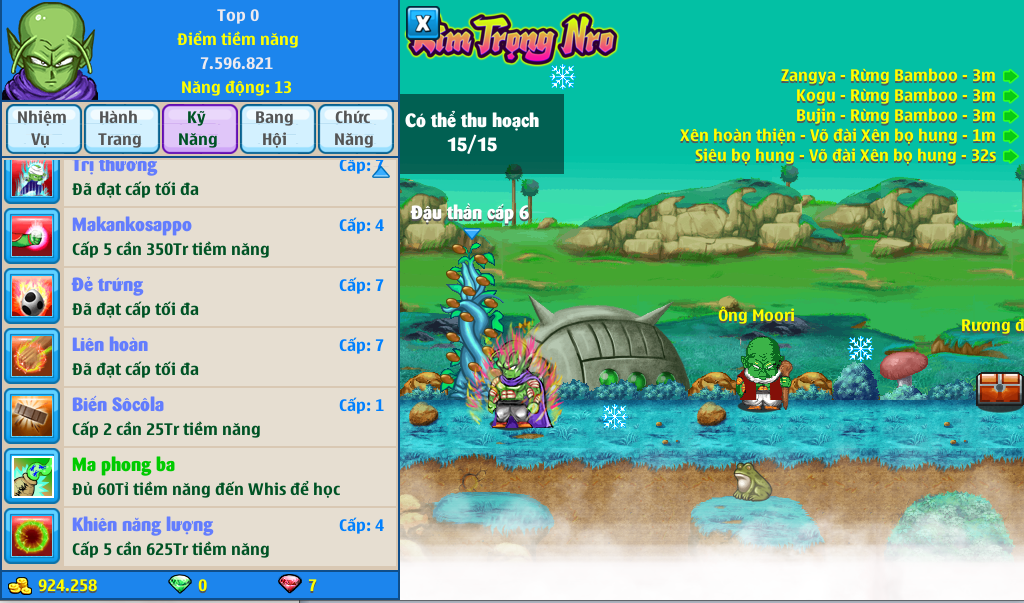Select the Trị thương skill row

coord(200,178)
